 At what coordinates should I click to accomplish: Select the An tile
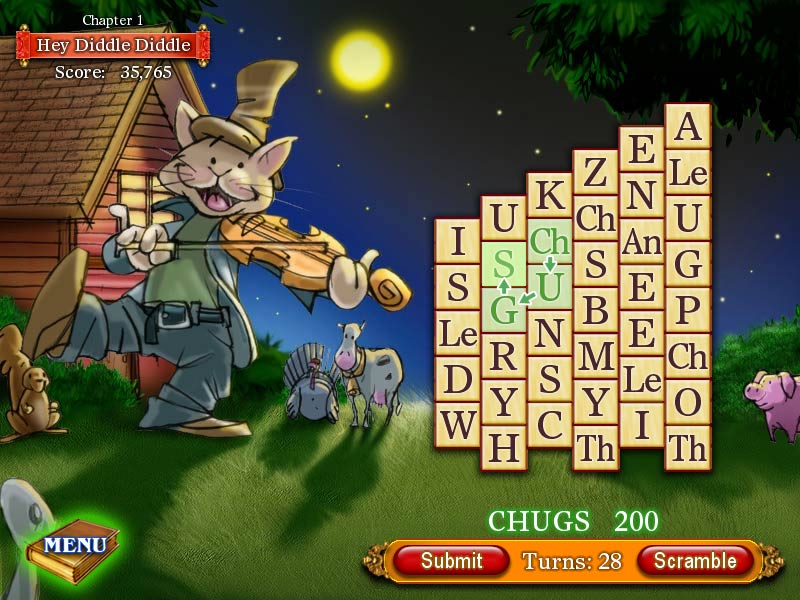pos(641,242)
